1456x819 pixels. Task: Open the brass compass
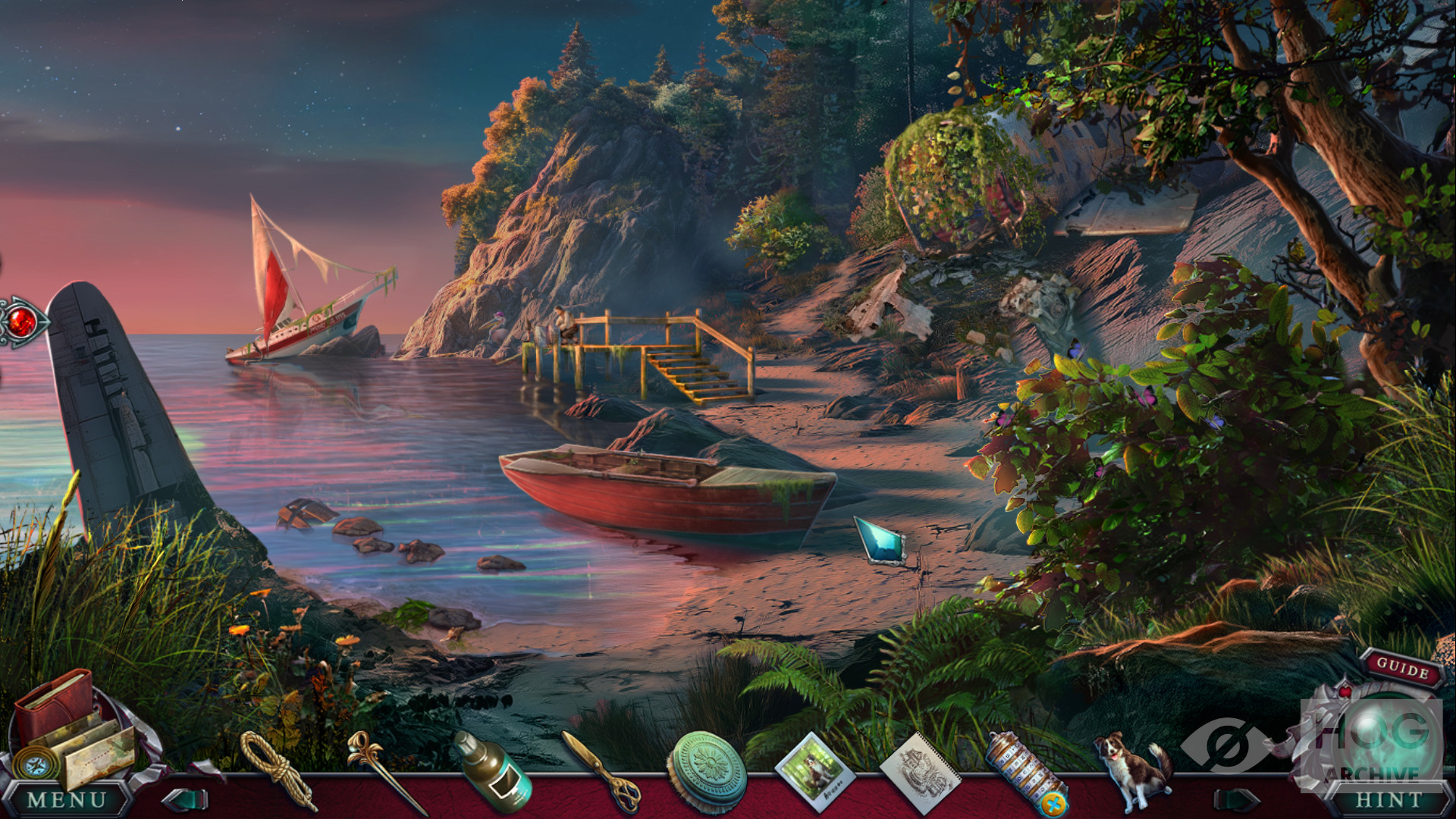pos(34,764)
